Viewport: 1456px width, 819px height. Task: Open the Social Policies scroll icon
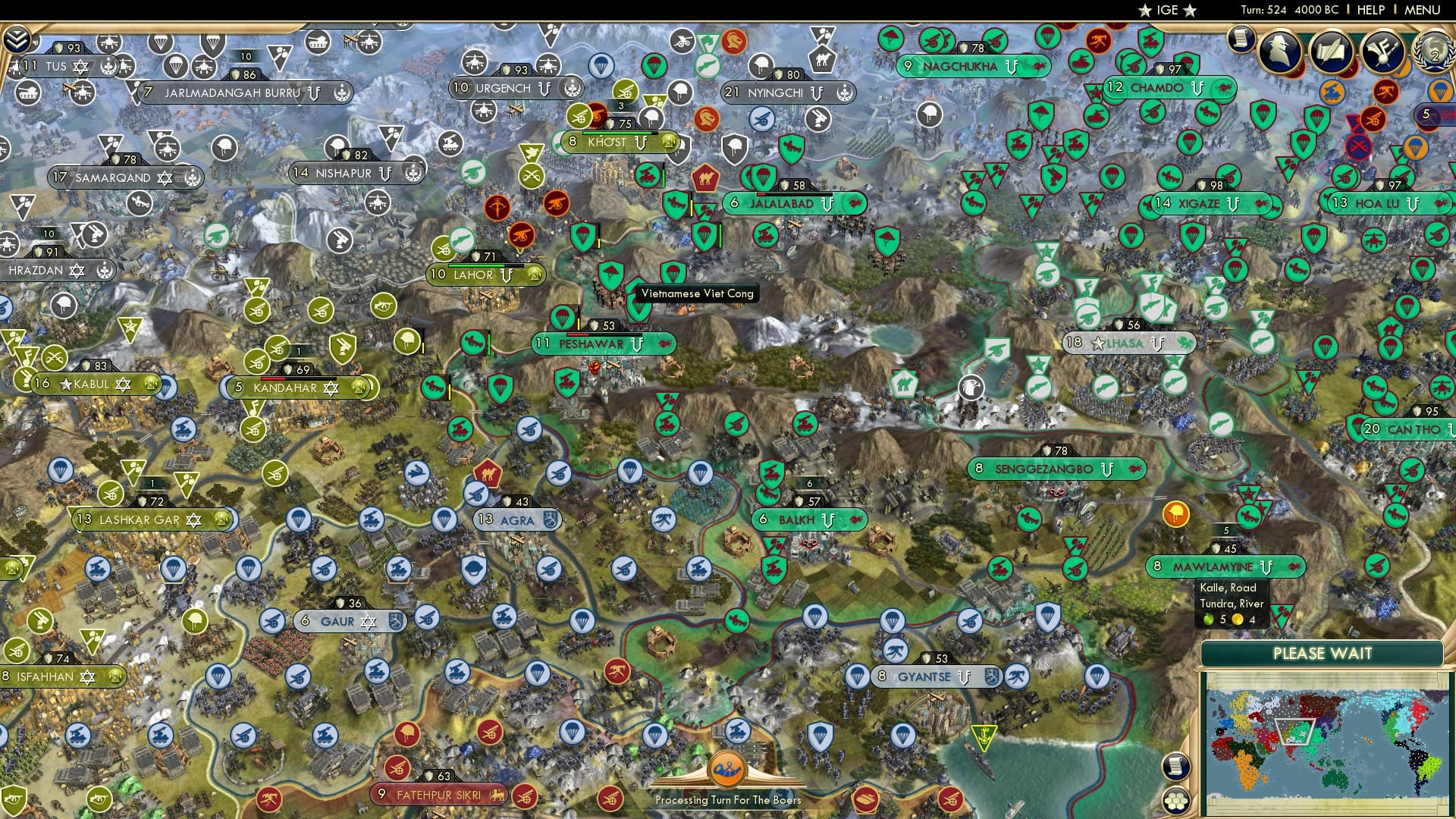1332,50
